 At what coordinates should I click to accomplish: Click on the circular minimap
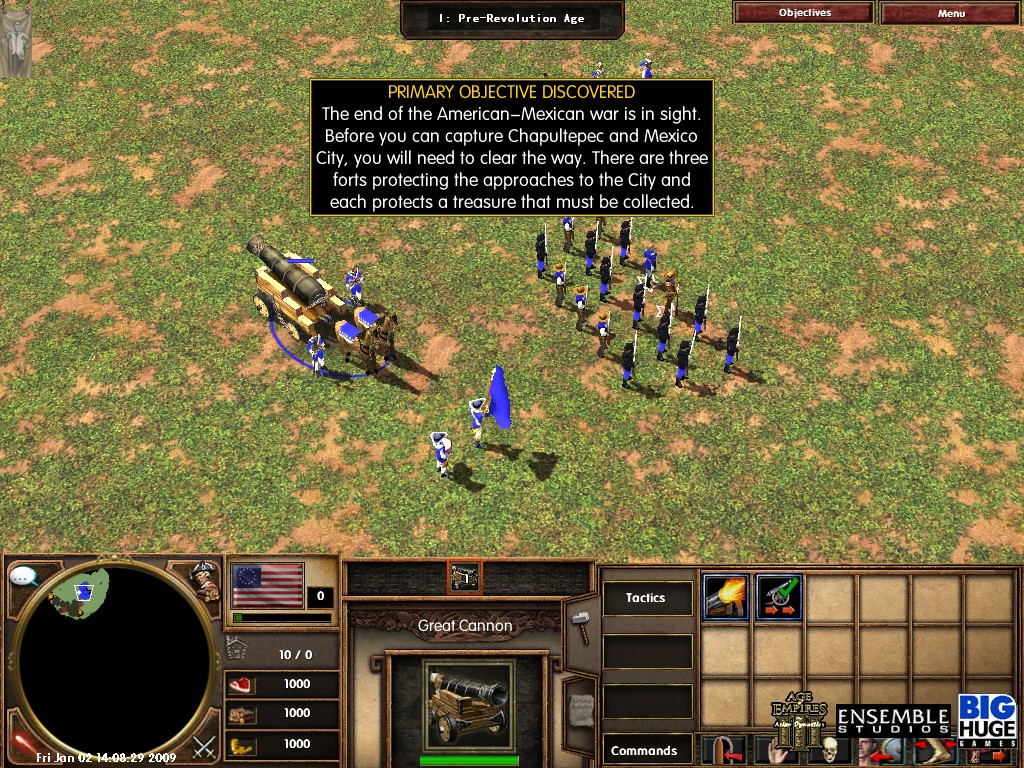click(x=115, y=658)
